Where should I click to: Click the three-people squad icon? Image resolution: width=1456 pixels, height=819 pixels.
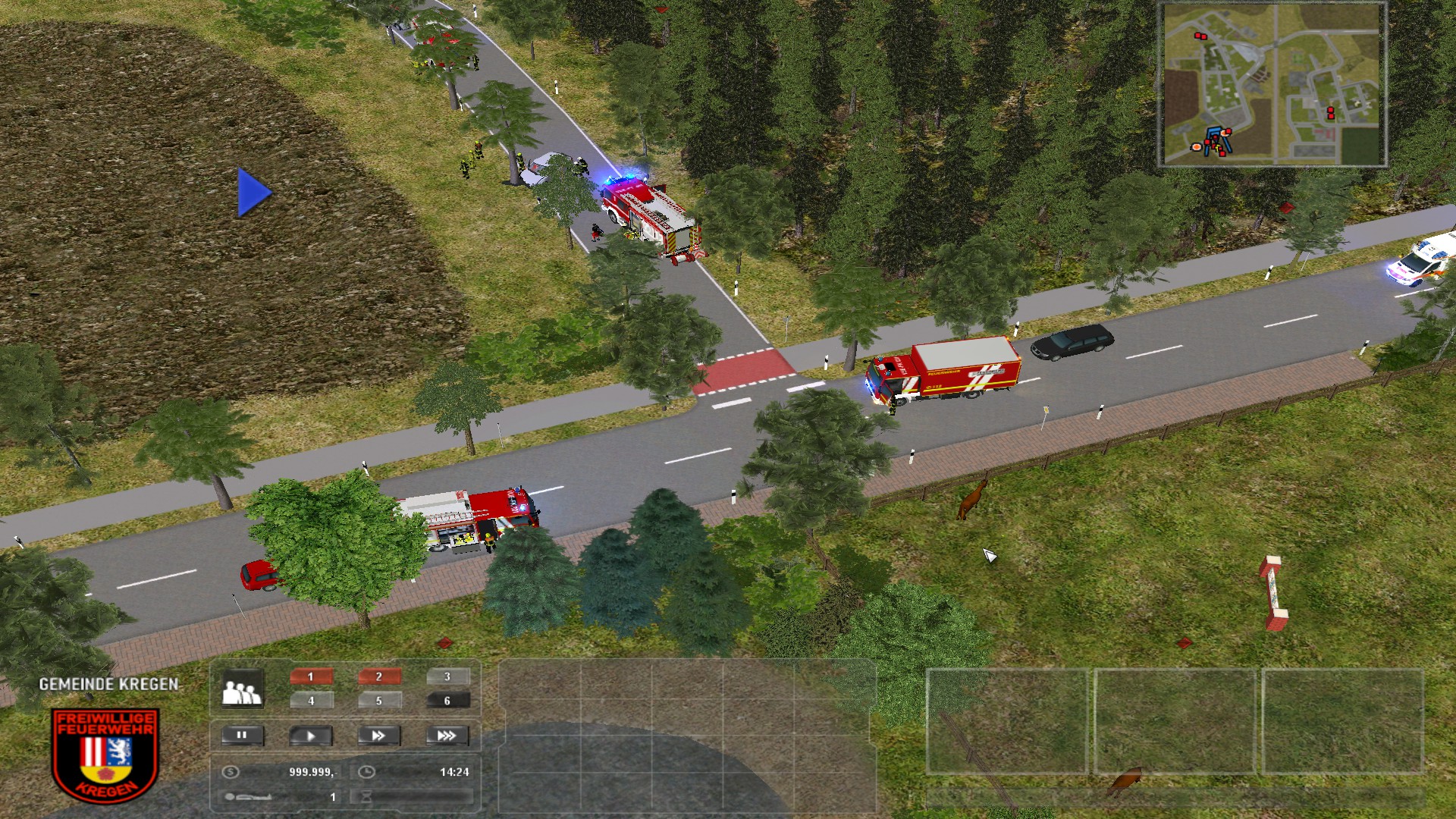pos(241,690)
